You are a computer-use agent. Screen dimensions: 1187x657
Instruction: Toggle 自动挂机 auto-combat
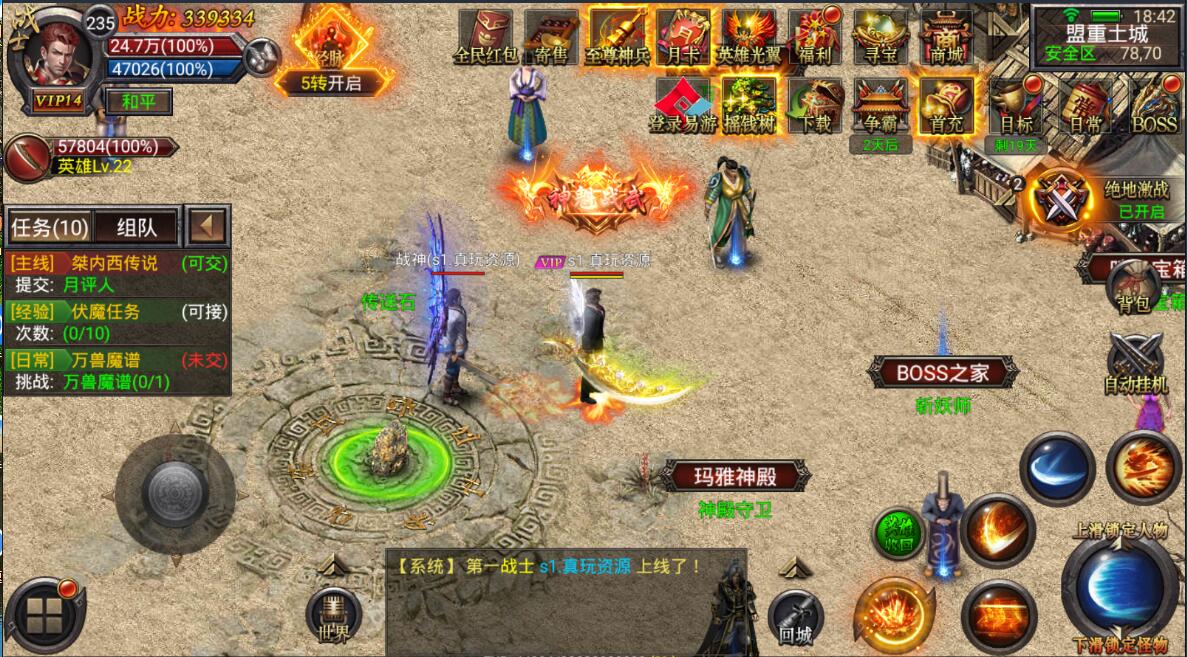[x=1135, y=363]
